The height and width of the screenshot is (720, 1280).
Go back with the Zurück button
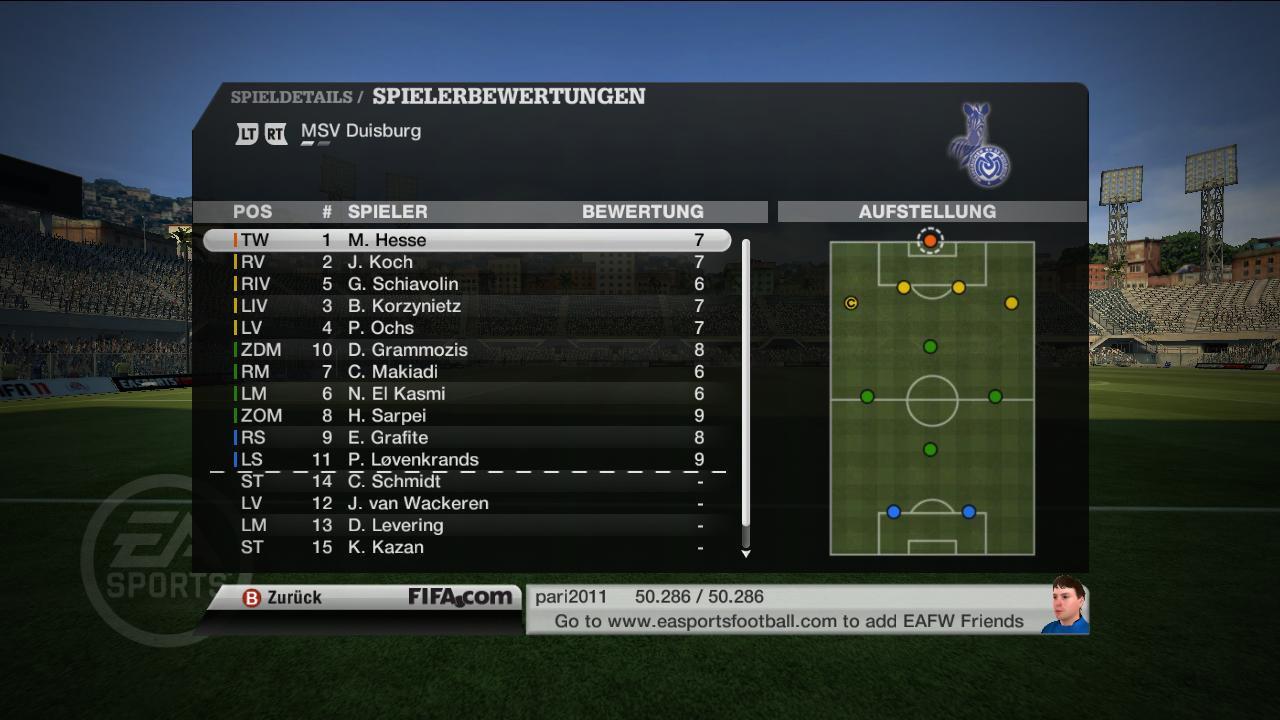tap(282, 598)
